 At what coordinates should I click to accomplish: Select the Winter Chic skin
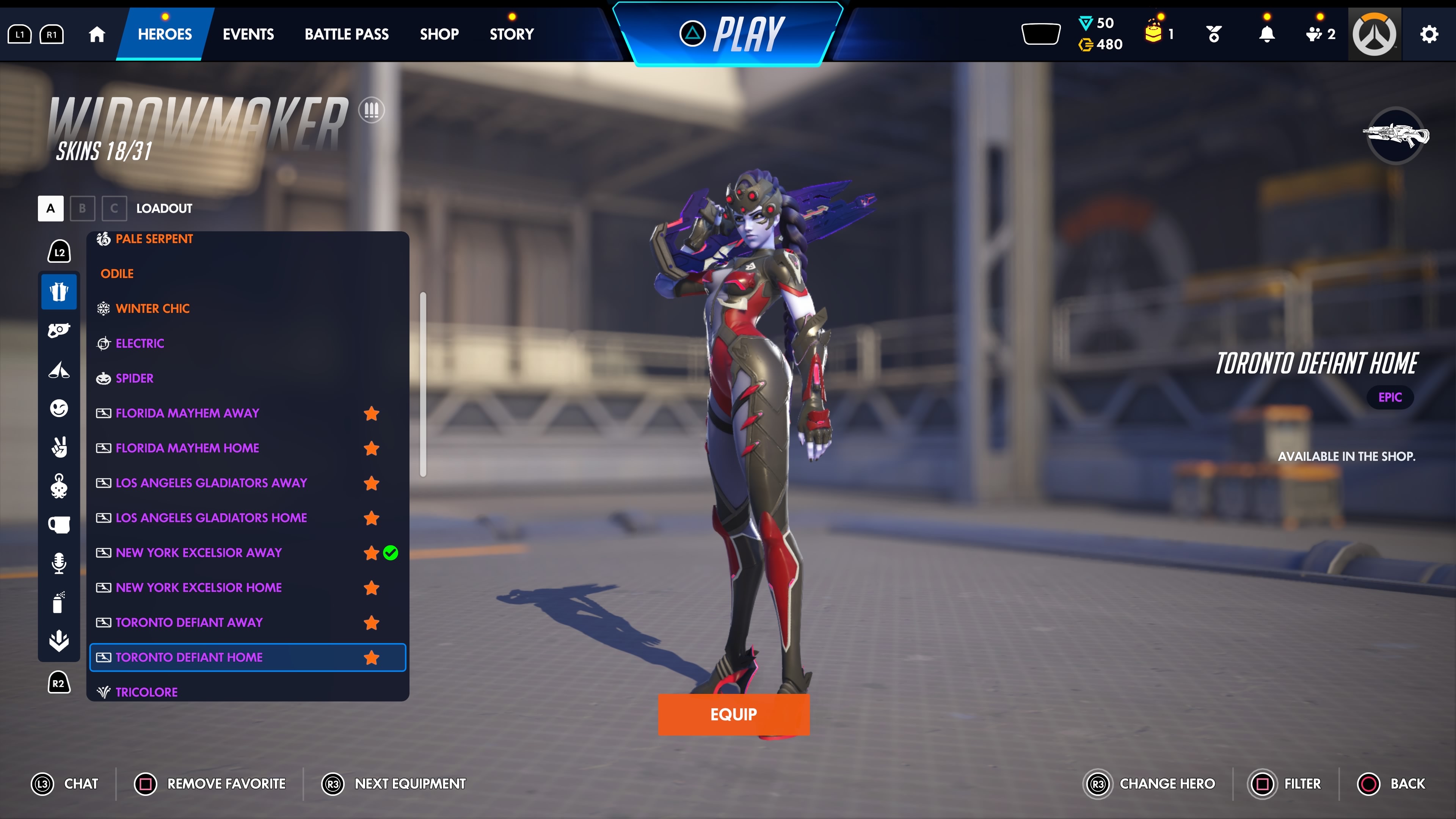152,309
